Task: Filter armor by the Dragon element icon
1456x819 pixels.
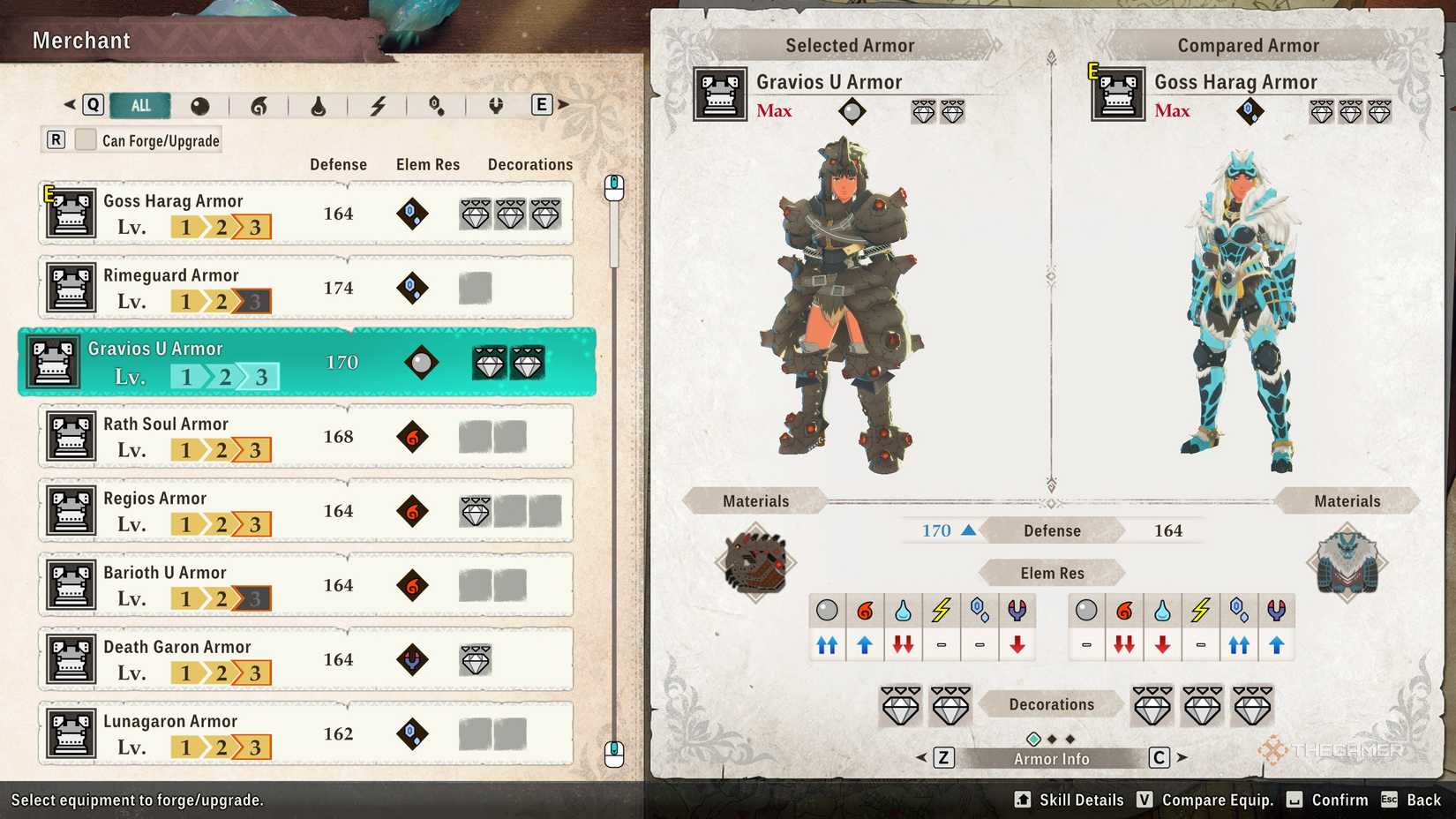Action: (x=494, y=105)
